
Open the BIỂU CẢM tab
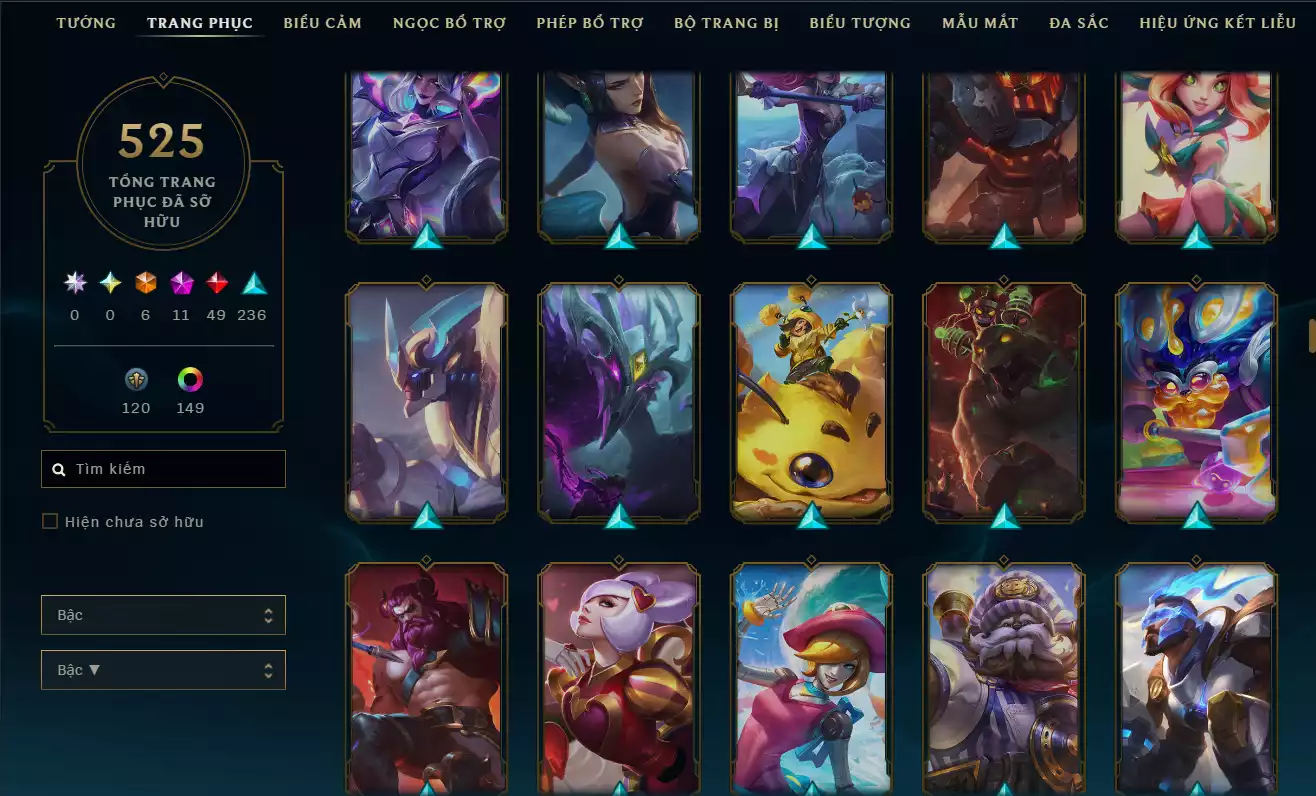pos(322,22)
